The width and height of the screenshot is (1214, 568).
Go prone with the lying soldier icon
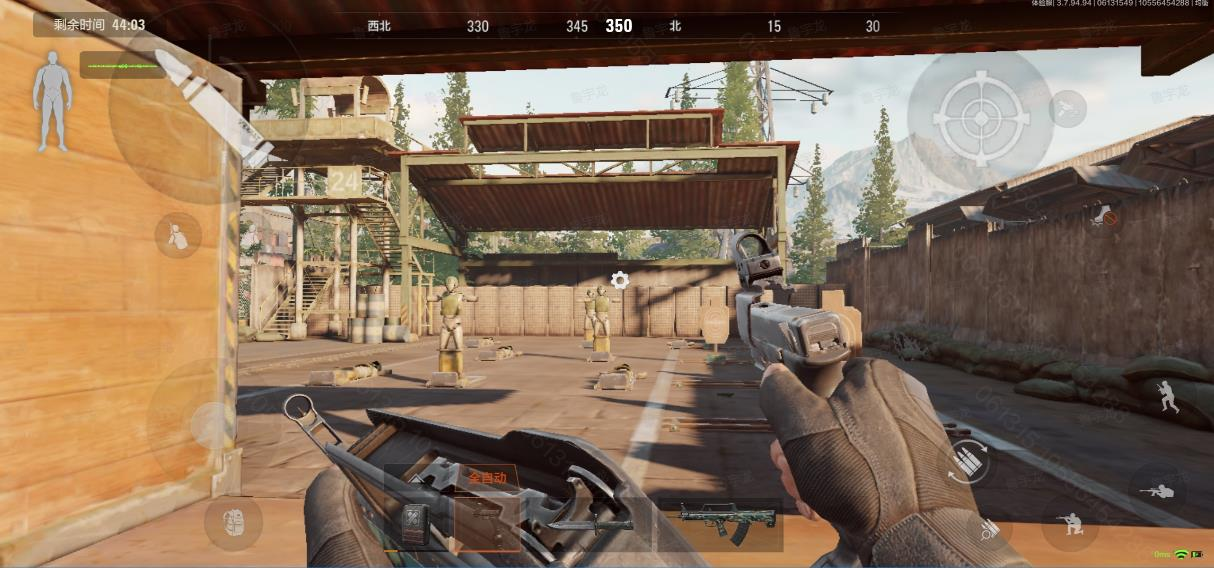coord(1157,491)
